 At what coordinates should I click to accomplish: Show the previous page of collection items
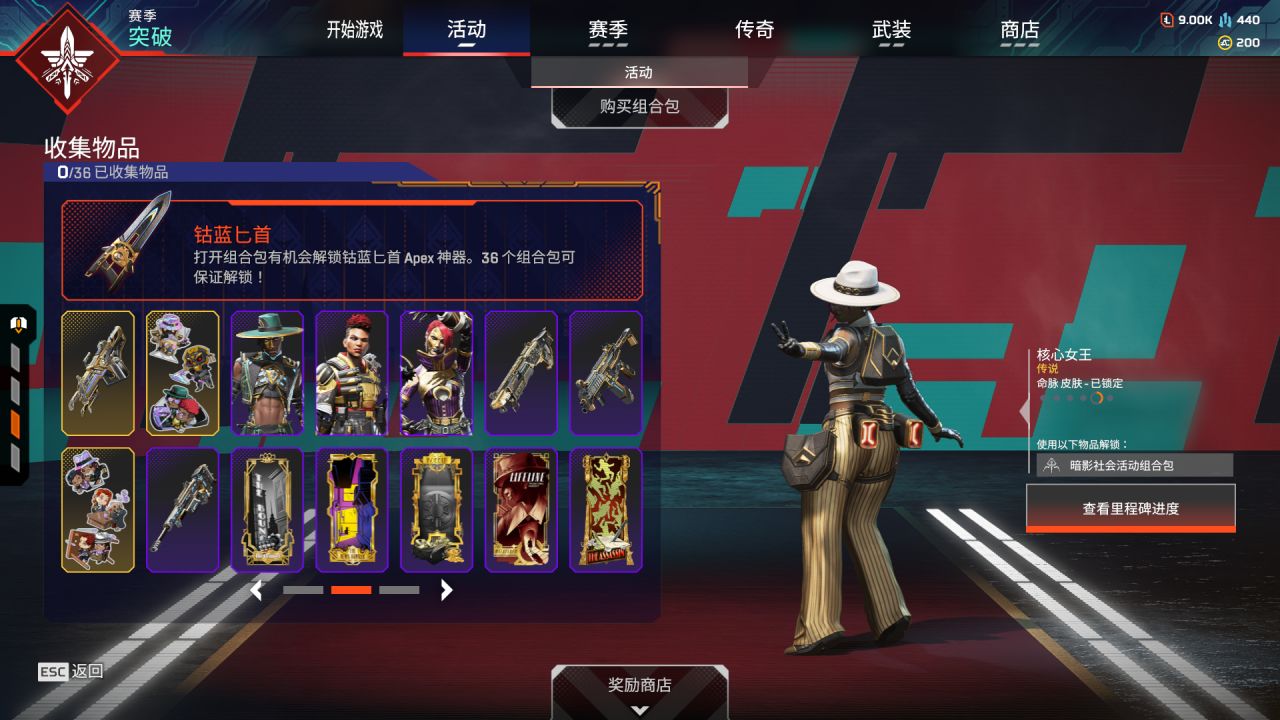[256, 590]
